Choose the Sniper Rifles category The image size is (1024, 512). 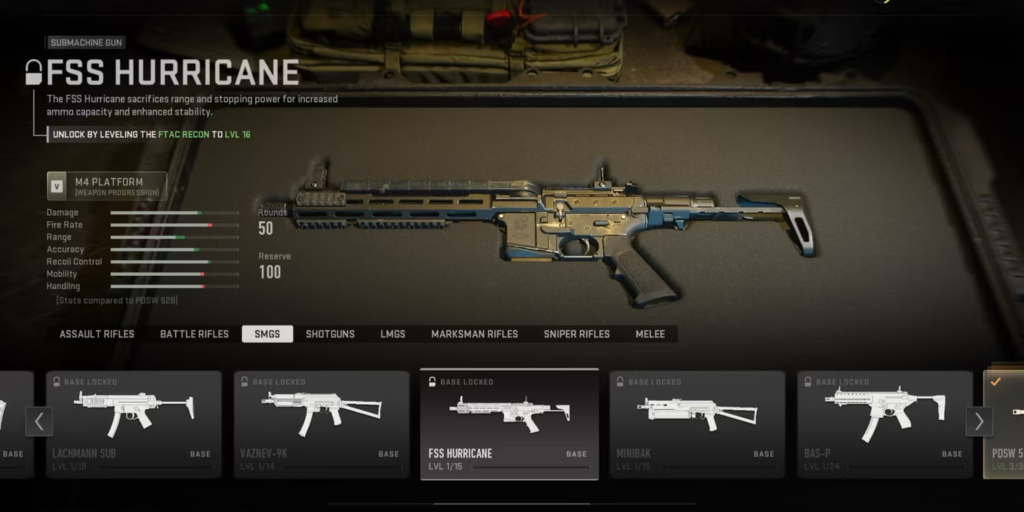pos(576,334)
